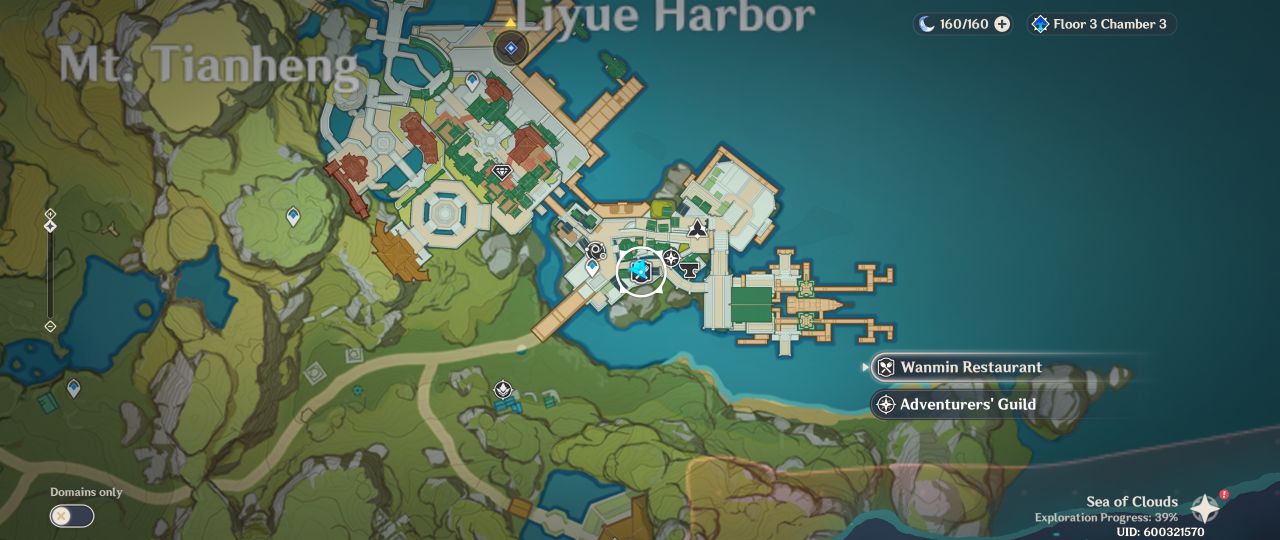The image size is (1280, 540).
Task: Toggle the Domains only switch
Action: pos(72,516)
